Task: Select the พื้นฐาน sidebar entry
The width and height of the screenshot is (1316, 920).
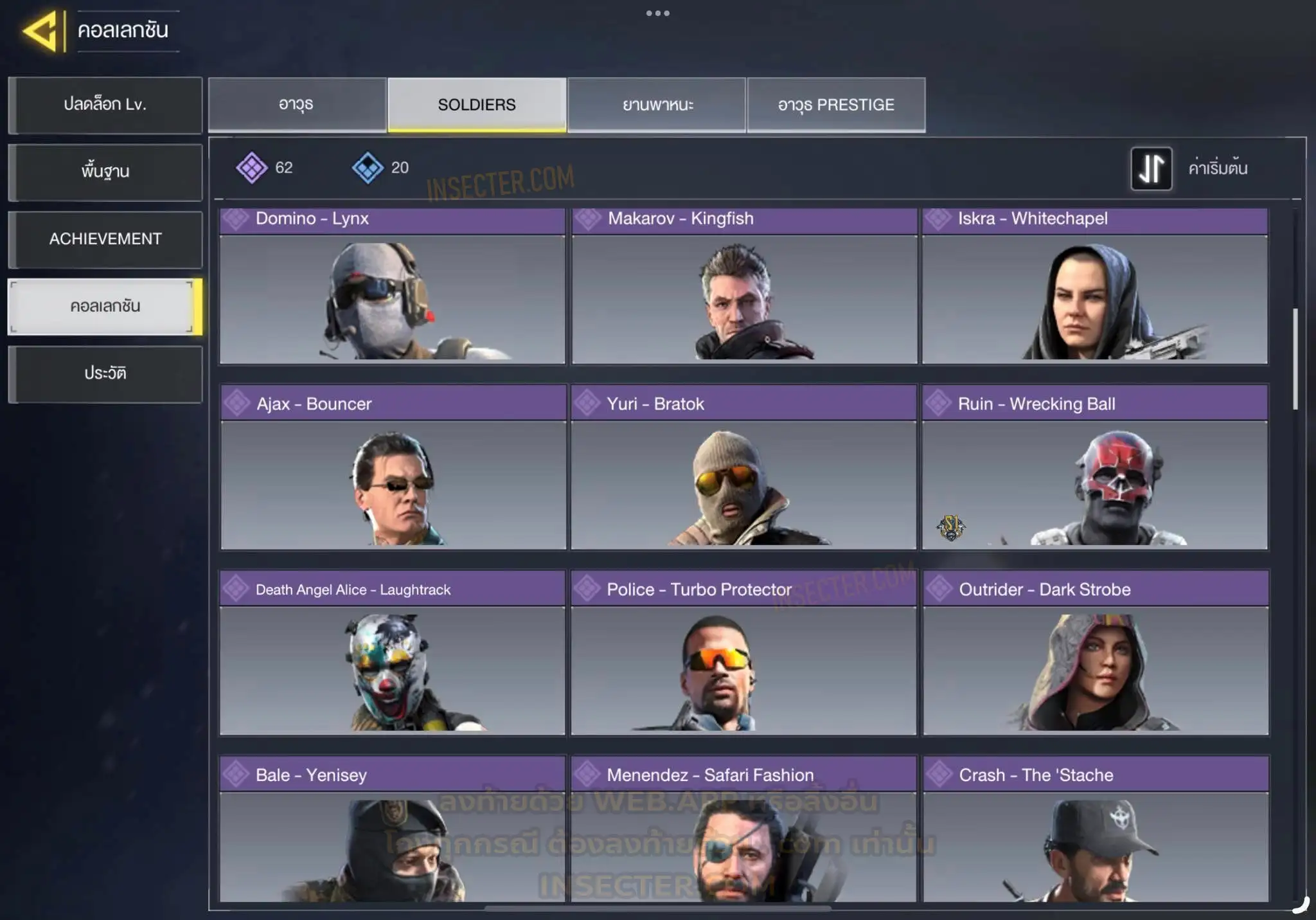Action: 105,172
